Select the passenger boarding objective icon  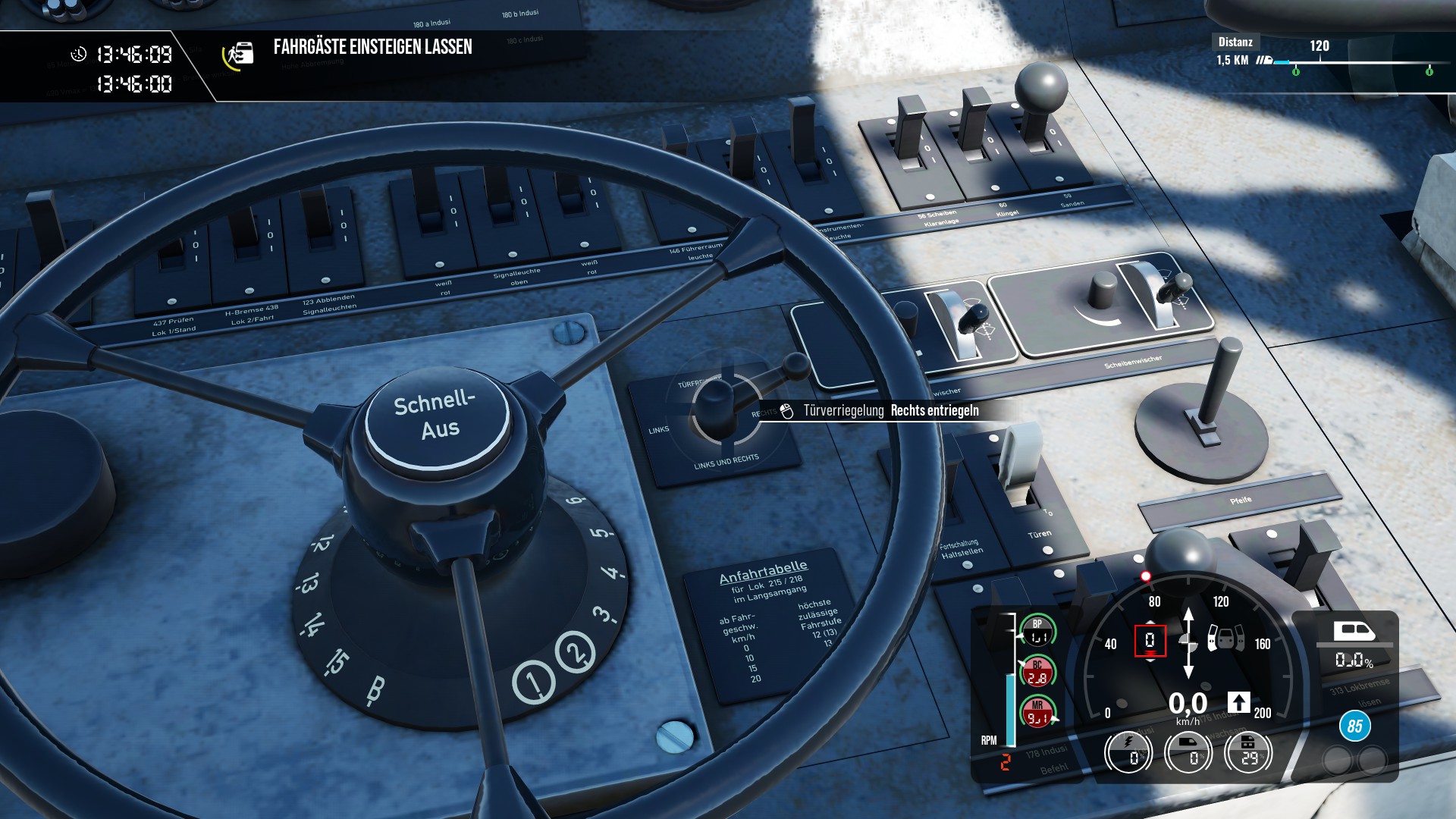(238, 55)
